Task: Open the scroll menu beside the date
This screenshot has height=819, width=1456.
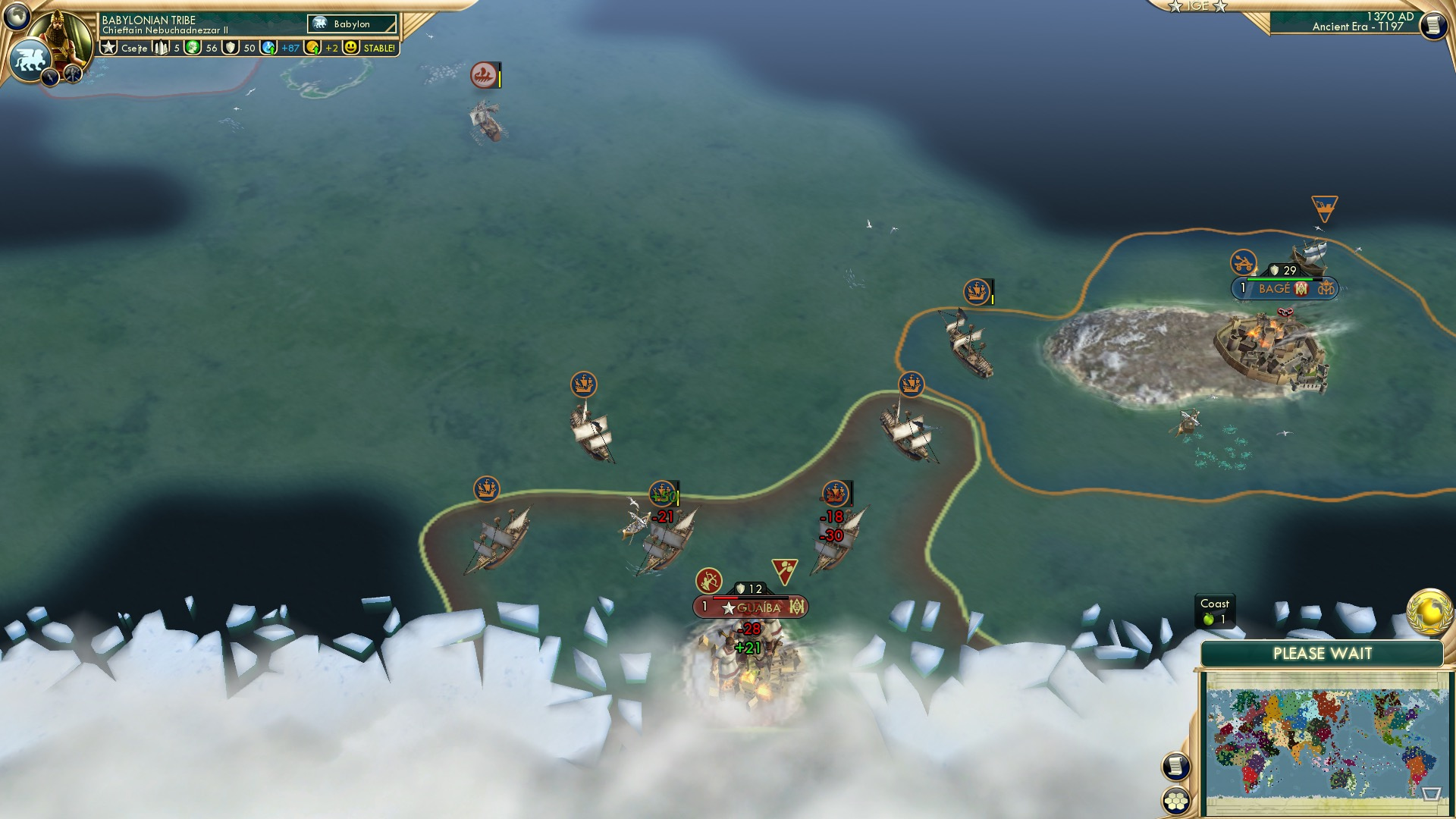Action: [1432, 26]
